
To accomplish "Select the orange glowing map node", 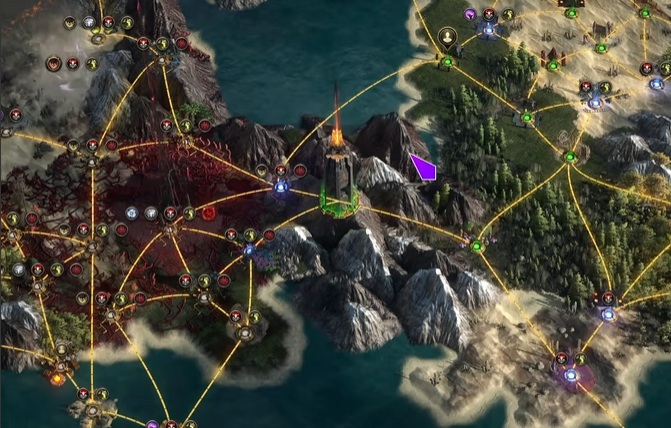I will tap(57, 378).
